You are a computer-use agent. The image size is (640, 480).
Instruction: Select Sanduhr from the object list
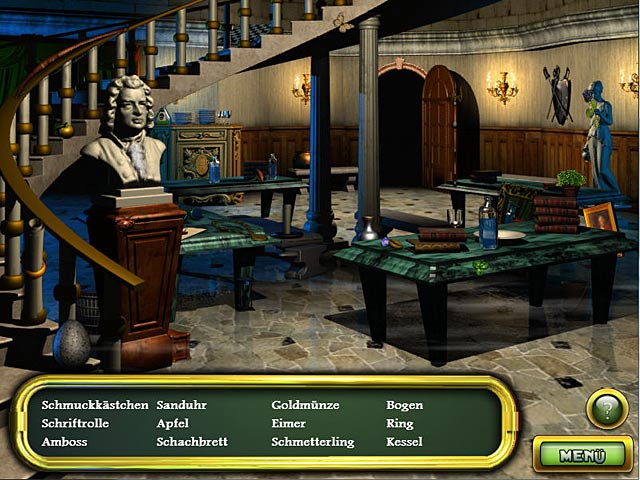(180, 406)
